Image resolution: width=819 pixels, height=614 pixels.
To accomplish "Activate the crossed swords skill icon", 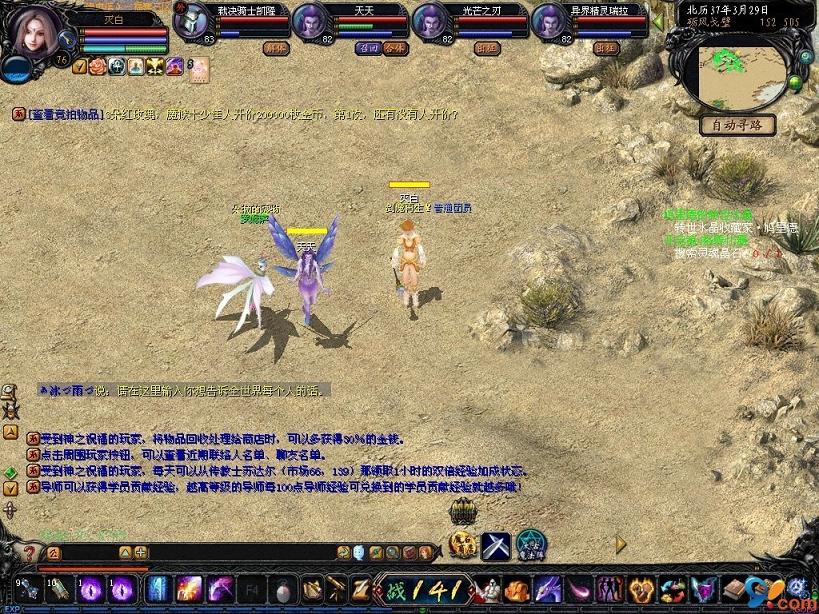I will (496, 545).
